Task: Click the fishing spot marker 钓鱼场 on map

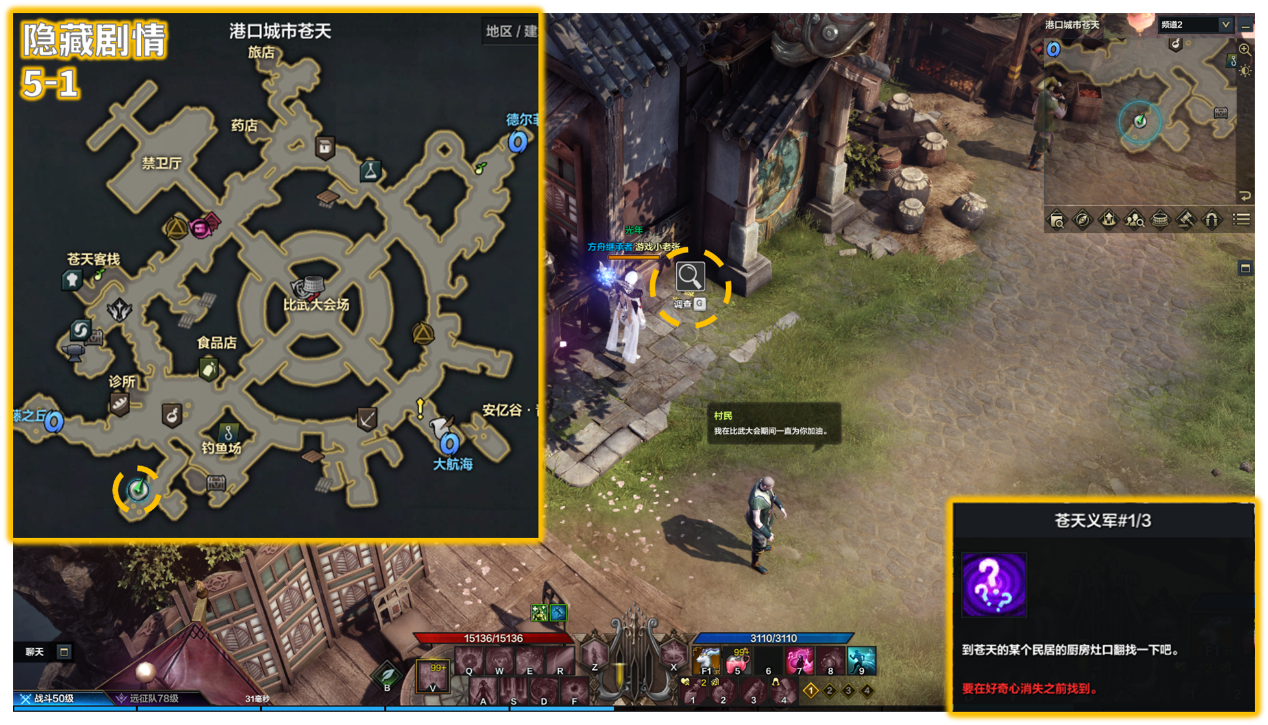Action: click(x=229, y=431)
